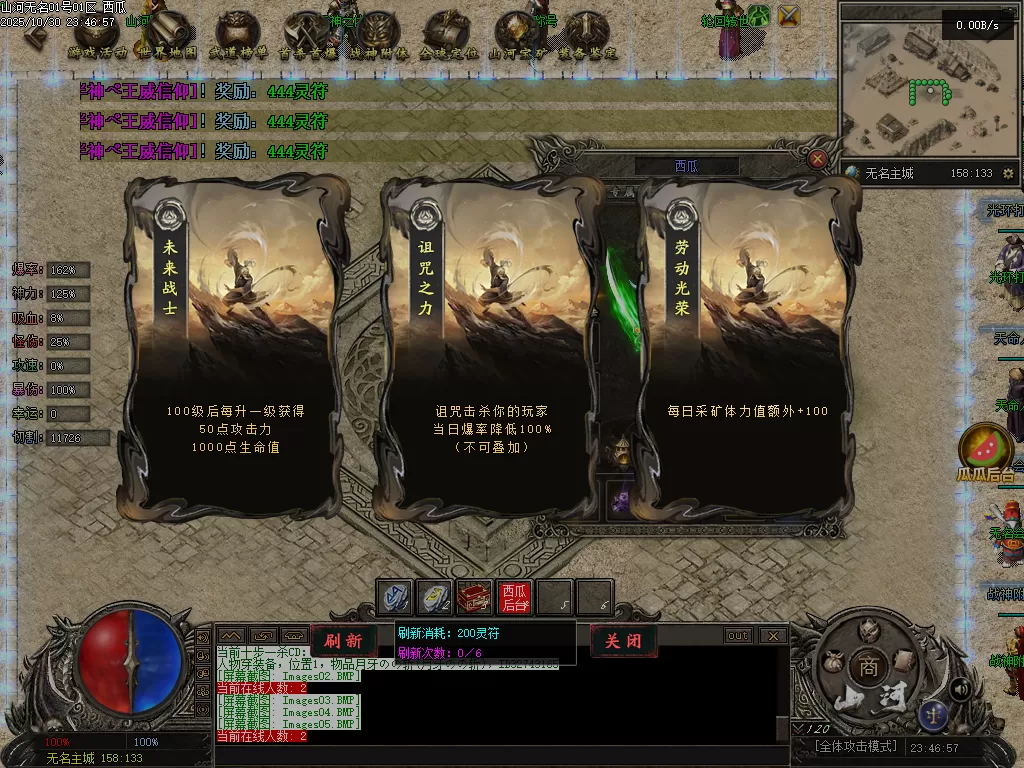Screen dimensions: 1024x768
Task: Open the 战神附体 menu
Action: [x=378, y=36]
